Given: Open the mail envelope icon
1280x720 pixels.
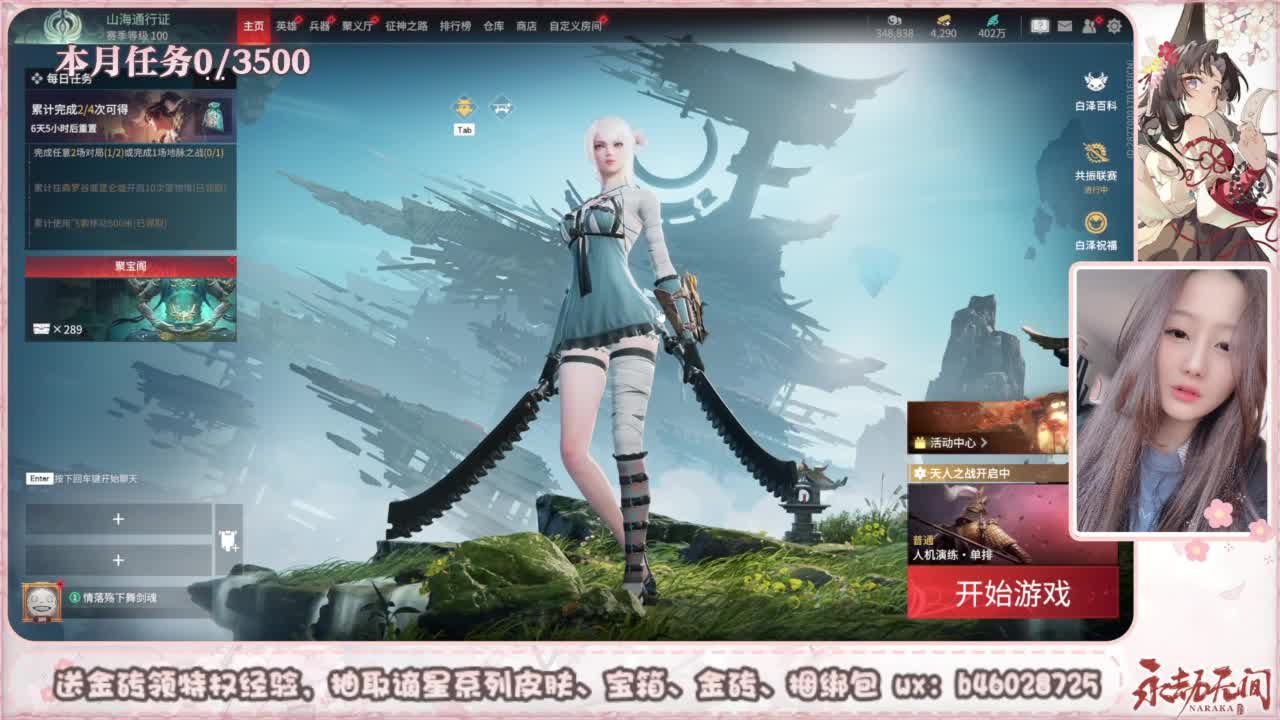Looking at the screenshot, I should 1062,25.
